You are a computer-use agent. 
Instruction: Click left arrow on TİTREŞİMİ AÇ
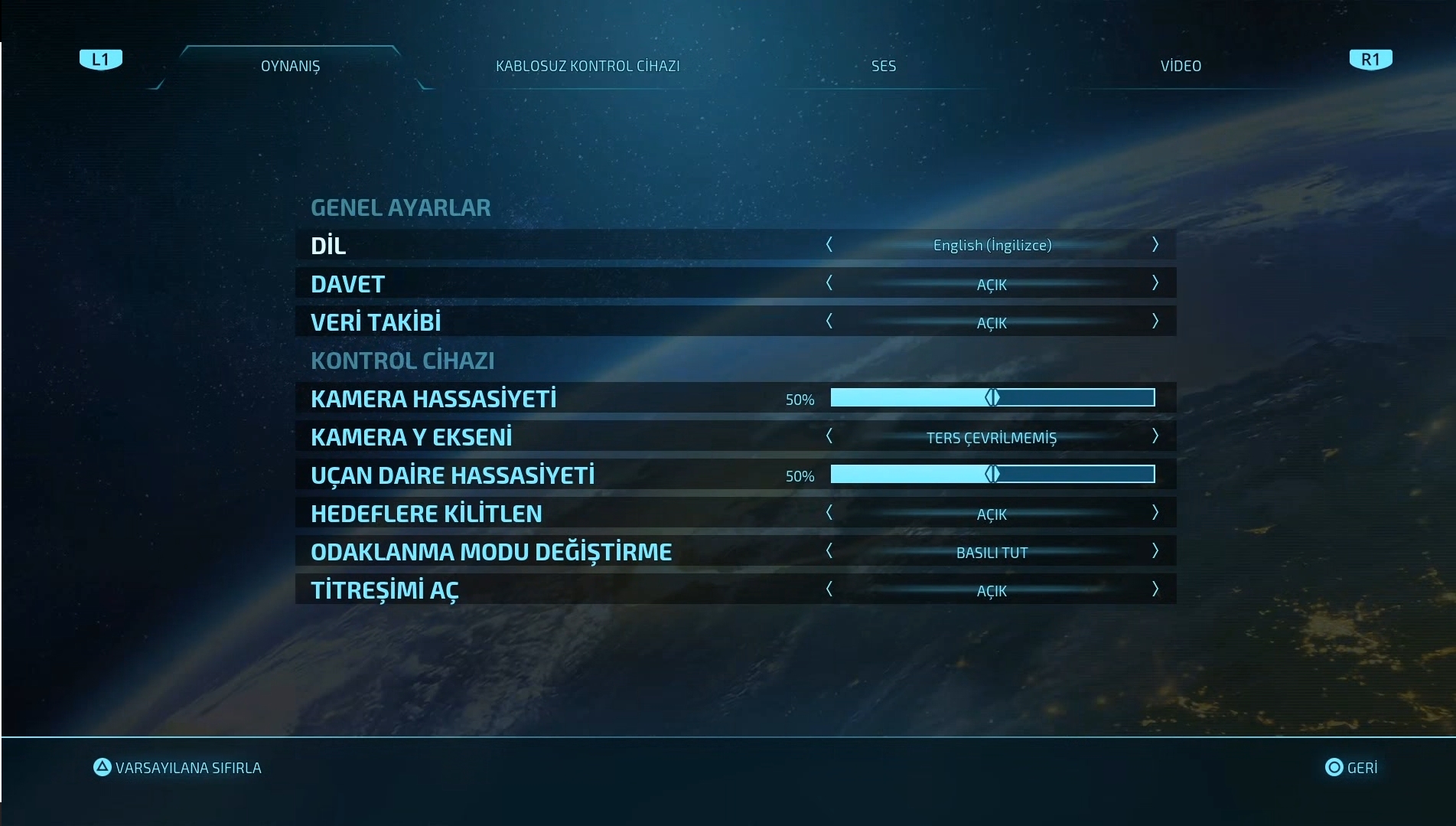click(829, 589)
